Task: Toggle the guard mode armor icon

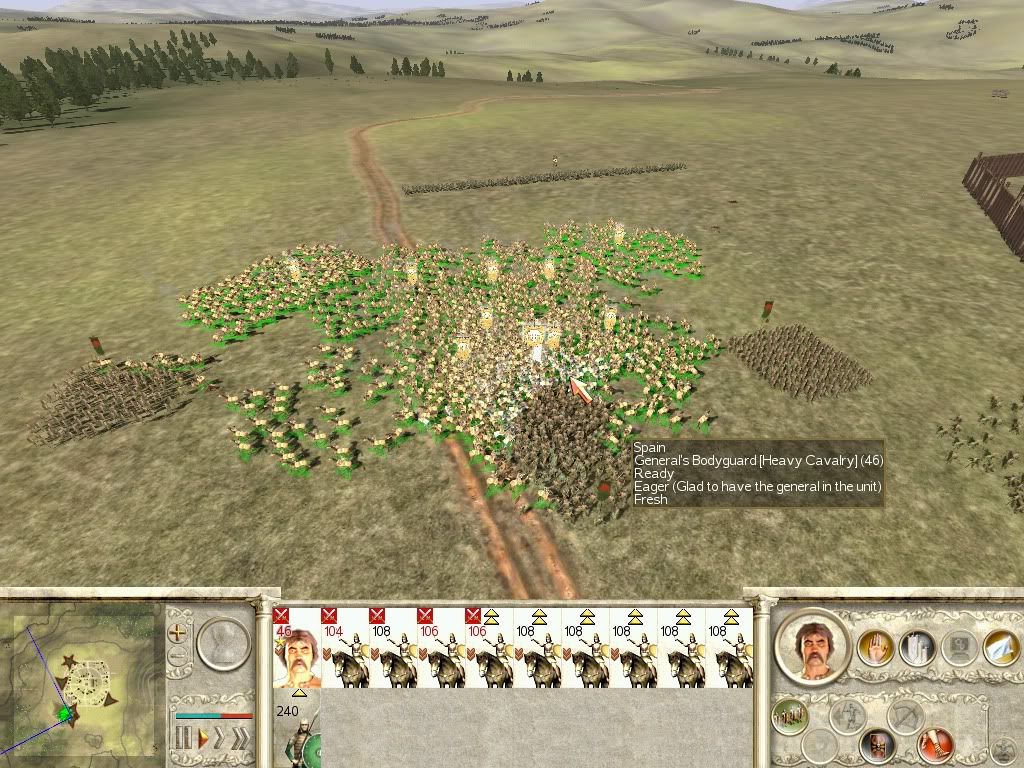Action: click(879, 744)
